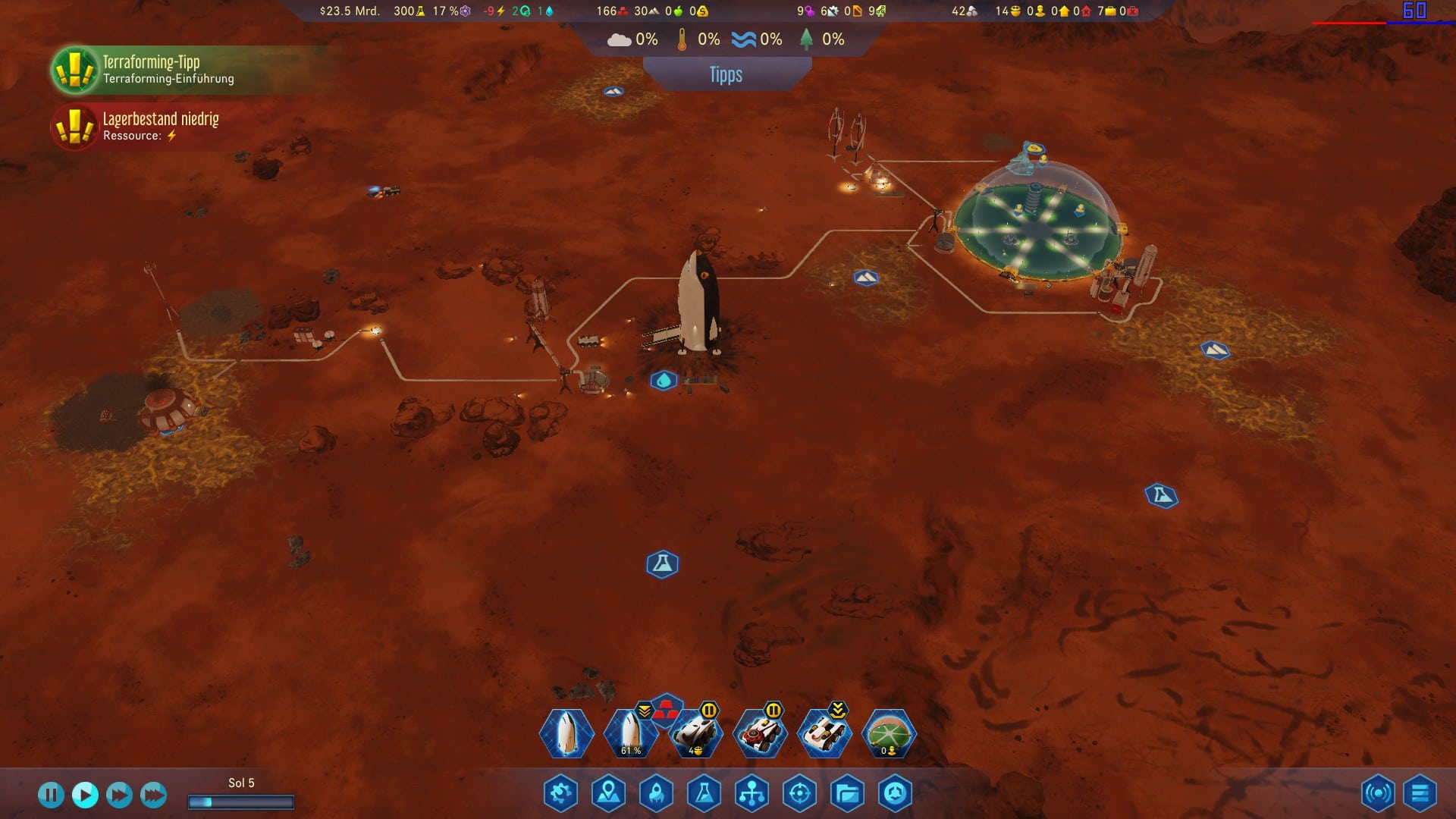Open the map pin overview
This screenshot has width=1456, height=819.
pyautogui.click(x=609, y=794)
